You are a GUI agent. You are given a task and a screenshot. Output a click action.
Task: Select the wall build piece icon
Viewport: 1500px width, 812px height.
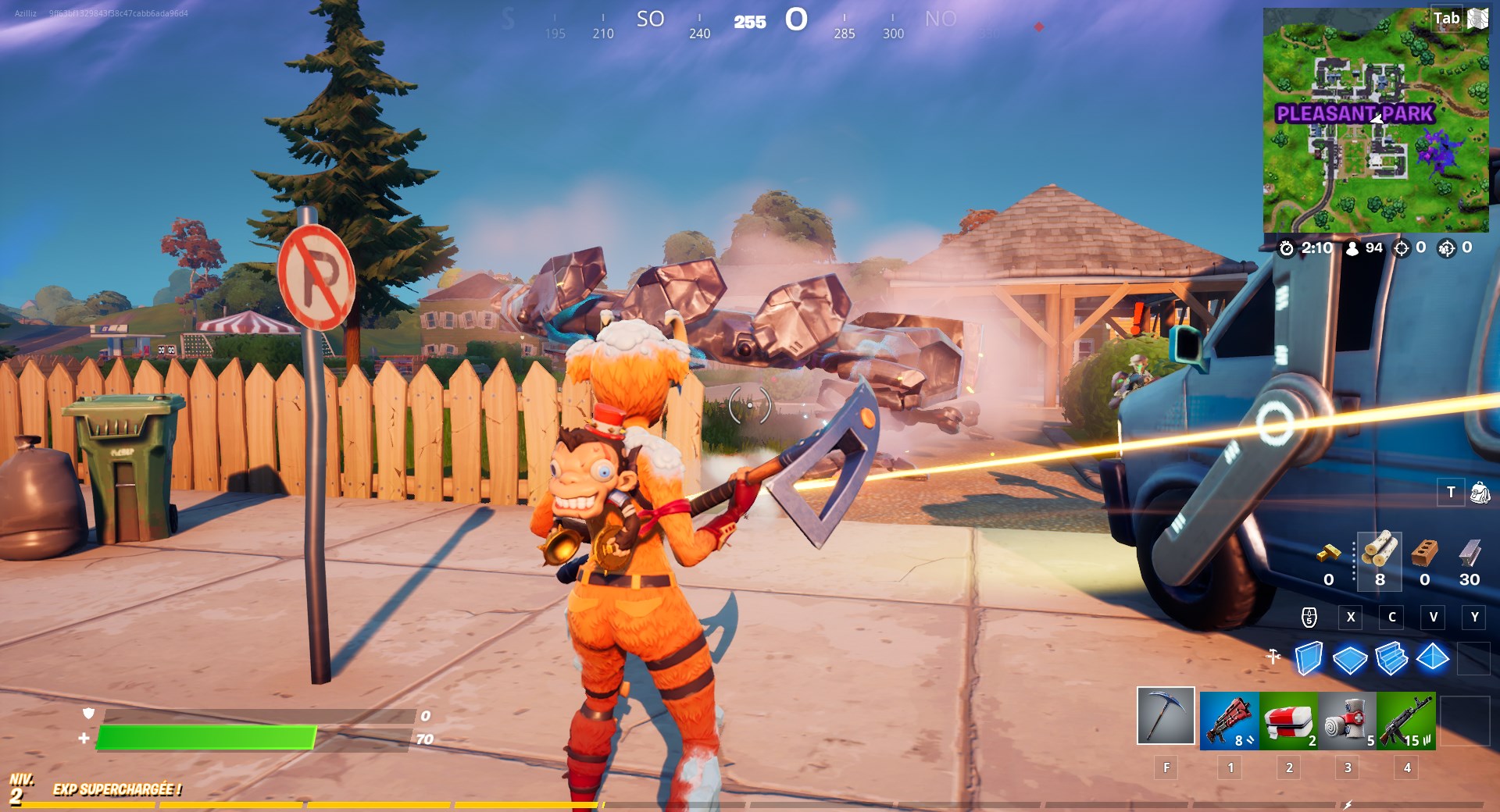pyautogui.click(x=1308, y=660)
